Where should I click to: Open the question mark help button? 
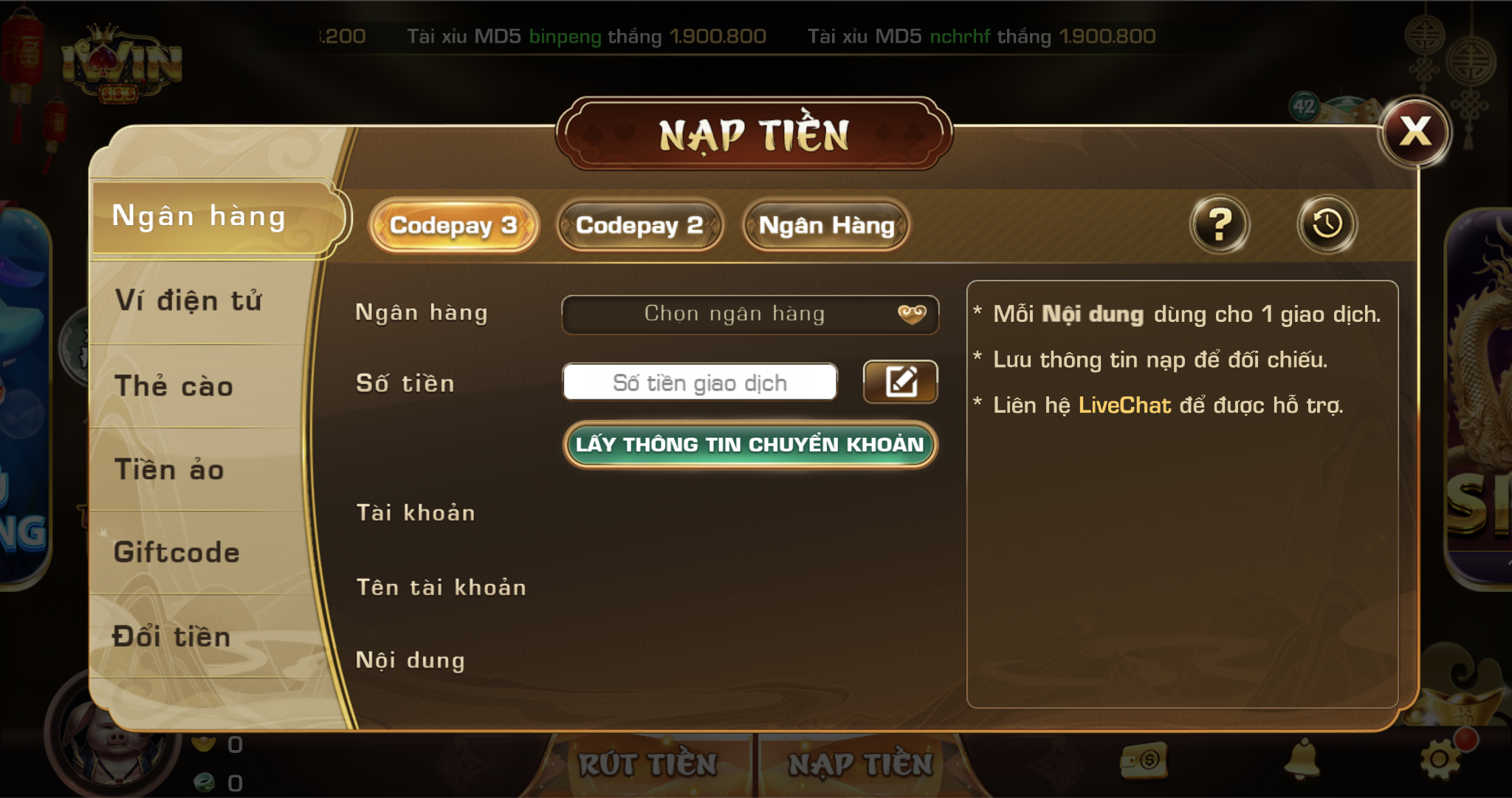(x=1220, y=224)
